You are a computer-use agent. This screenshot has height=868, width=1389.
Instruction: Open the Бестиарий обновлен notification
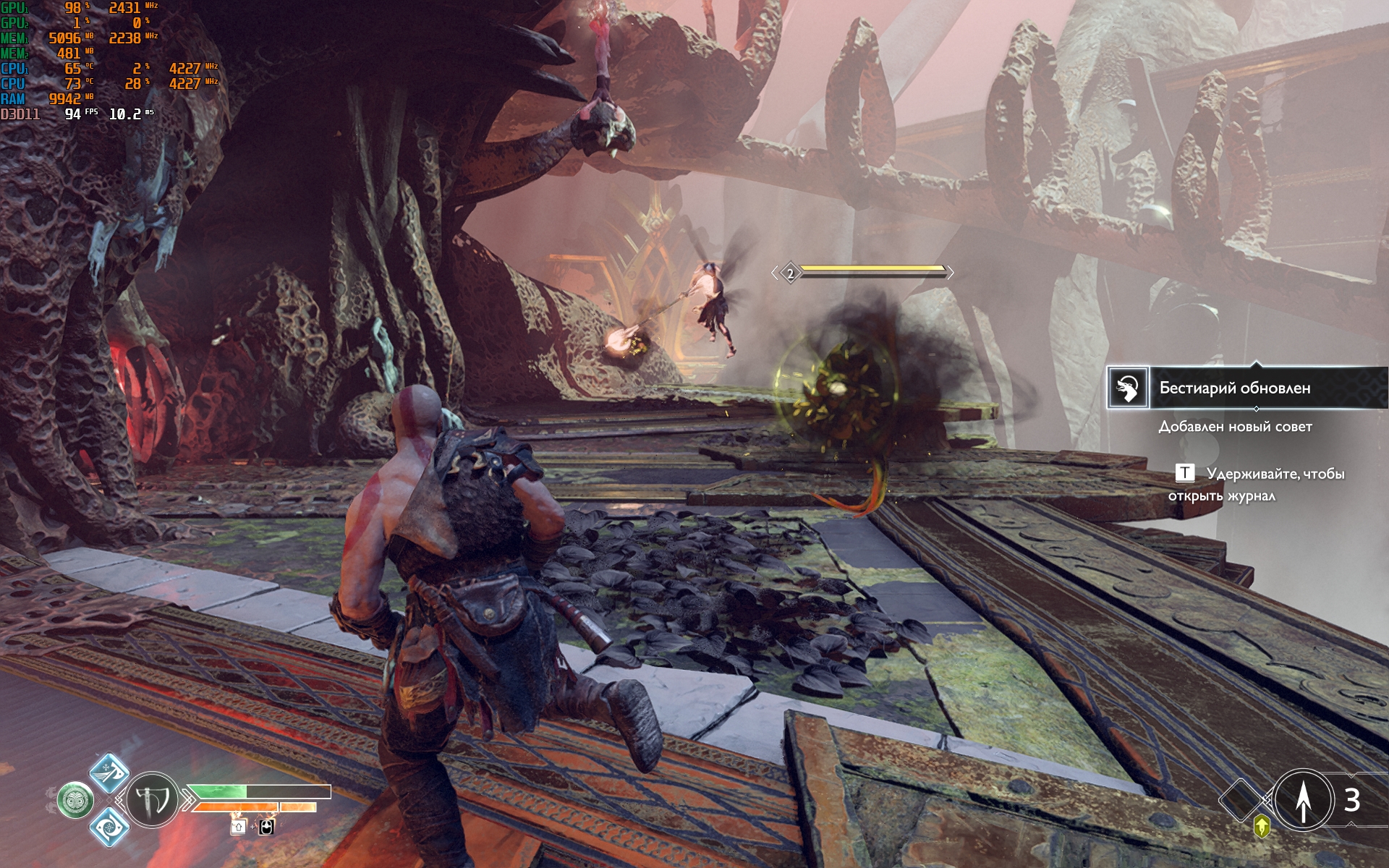point(1234,388)
